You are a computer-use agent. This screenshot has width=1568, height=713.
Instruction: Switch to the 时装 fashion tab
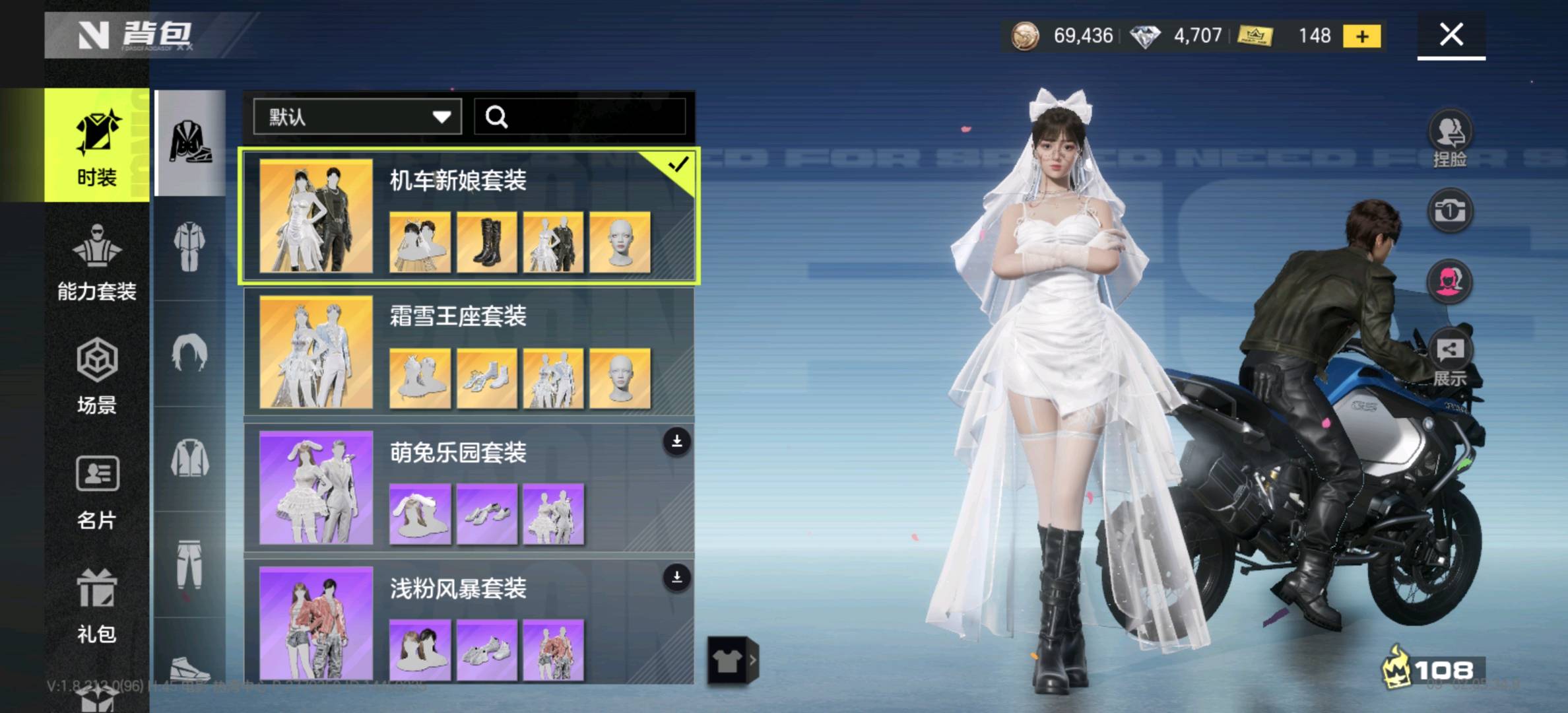pos(97,145)
